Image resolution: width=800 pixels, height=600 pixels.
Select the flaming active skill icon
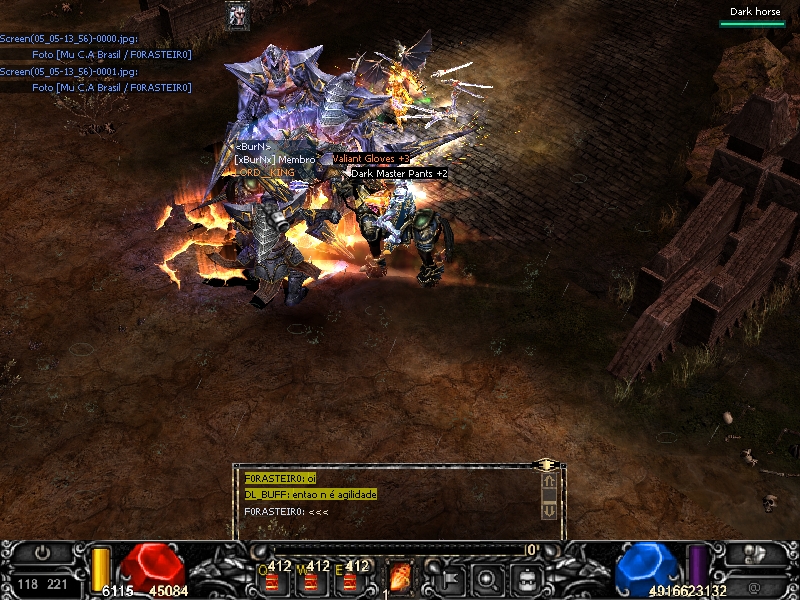(x=400, y=577)
